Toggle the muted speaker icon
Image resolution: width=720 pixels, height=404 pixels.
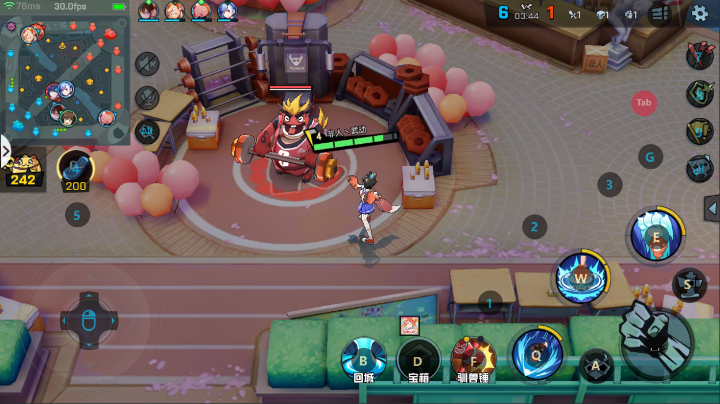[147, 63]
